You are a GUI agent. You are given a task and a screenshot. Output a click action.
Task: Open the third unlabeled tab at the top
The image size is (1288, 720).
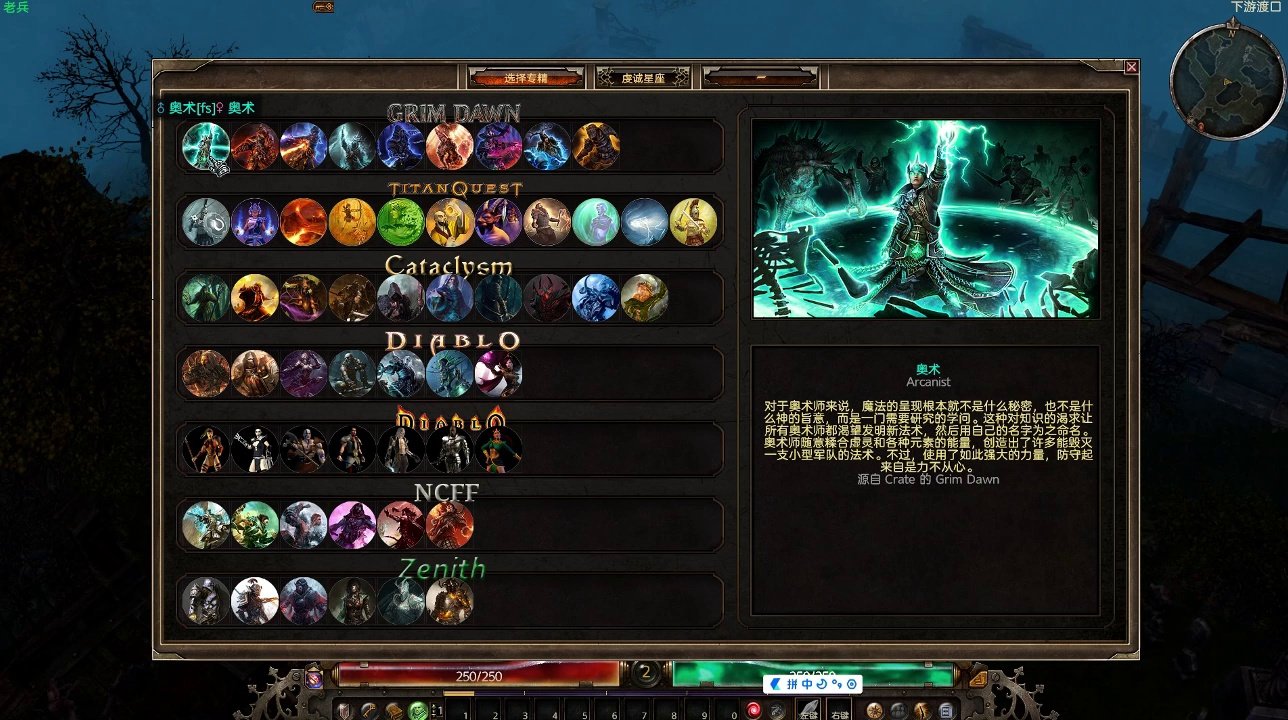[760, 76]
